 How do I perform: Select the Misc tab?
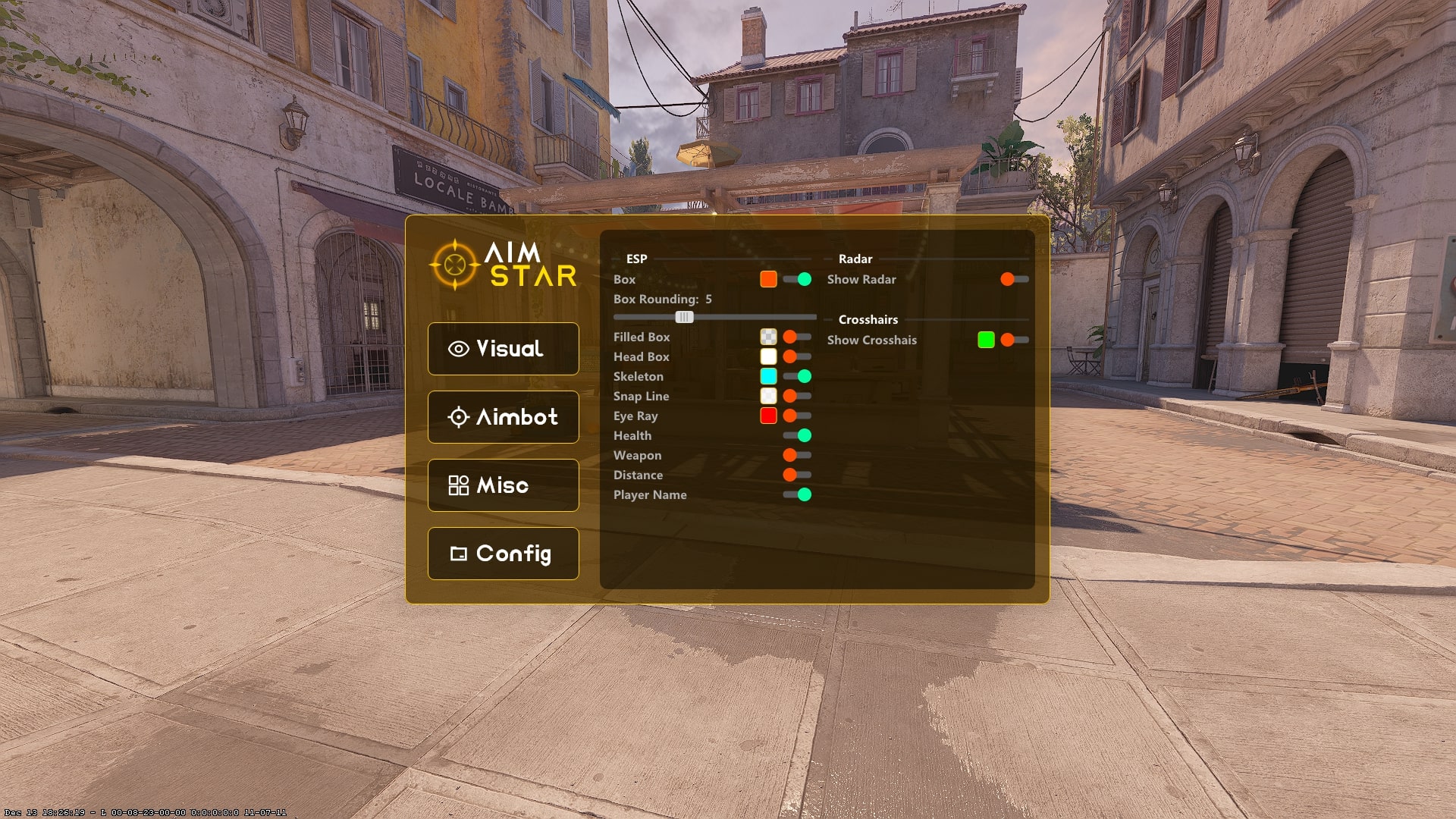coord(503,485)
